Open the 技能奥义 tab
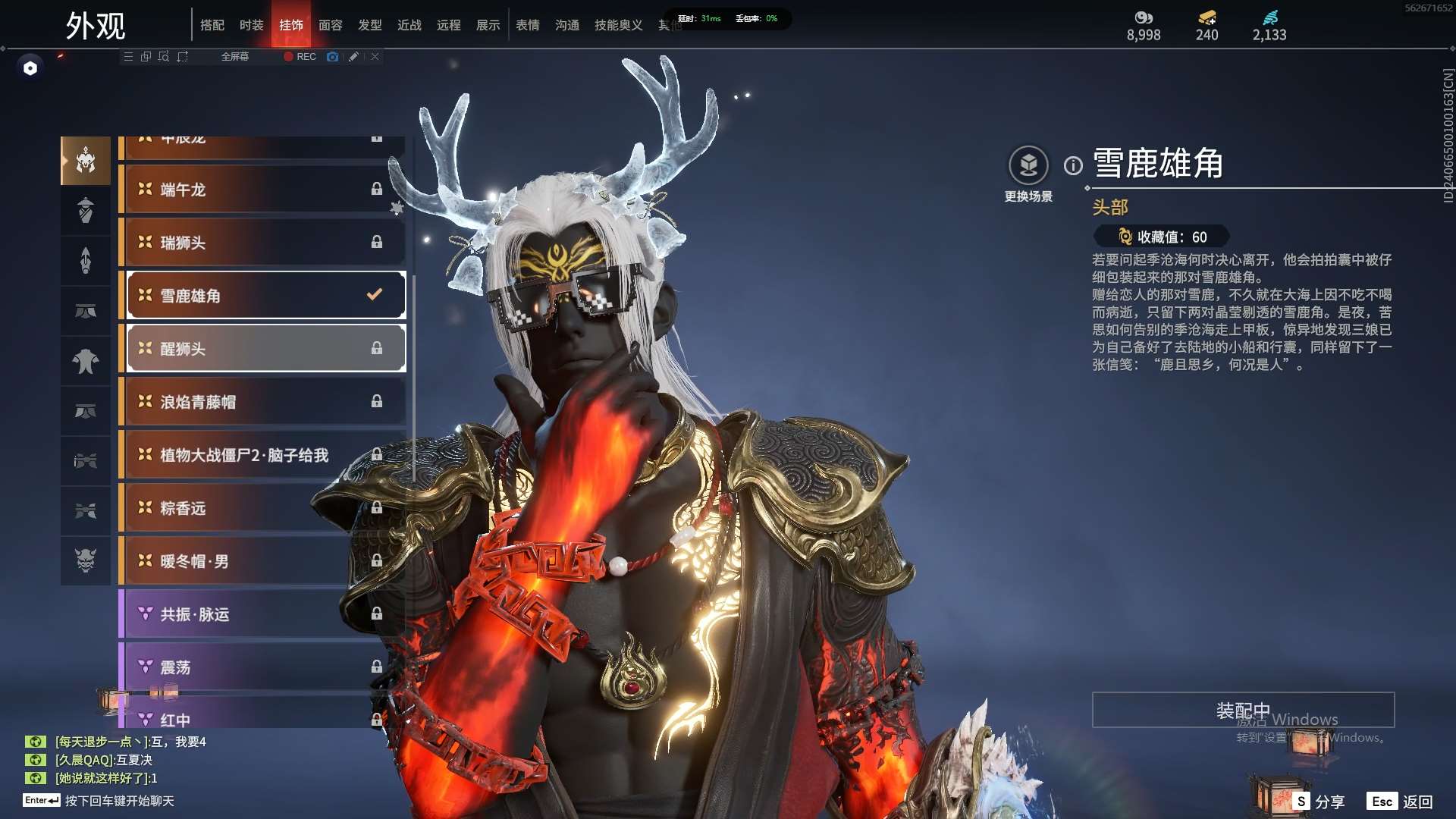This screenshot has width=1456, height=819. [x=618, y=25]
